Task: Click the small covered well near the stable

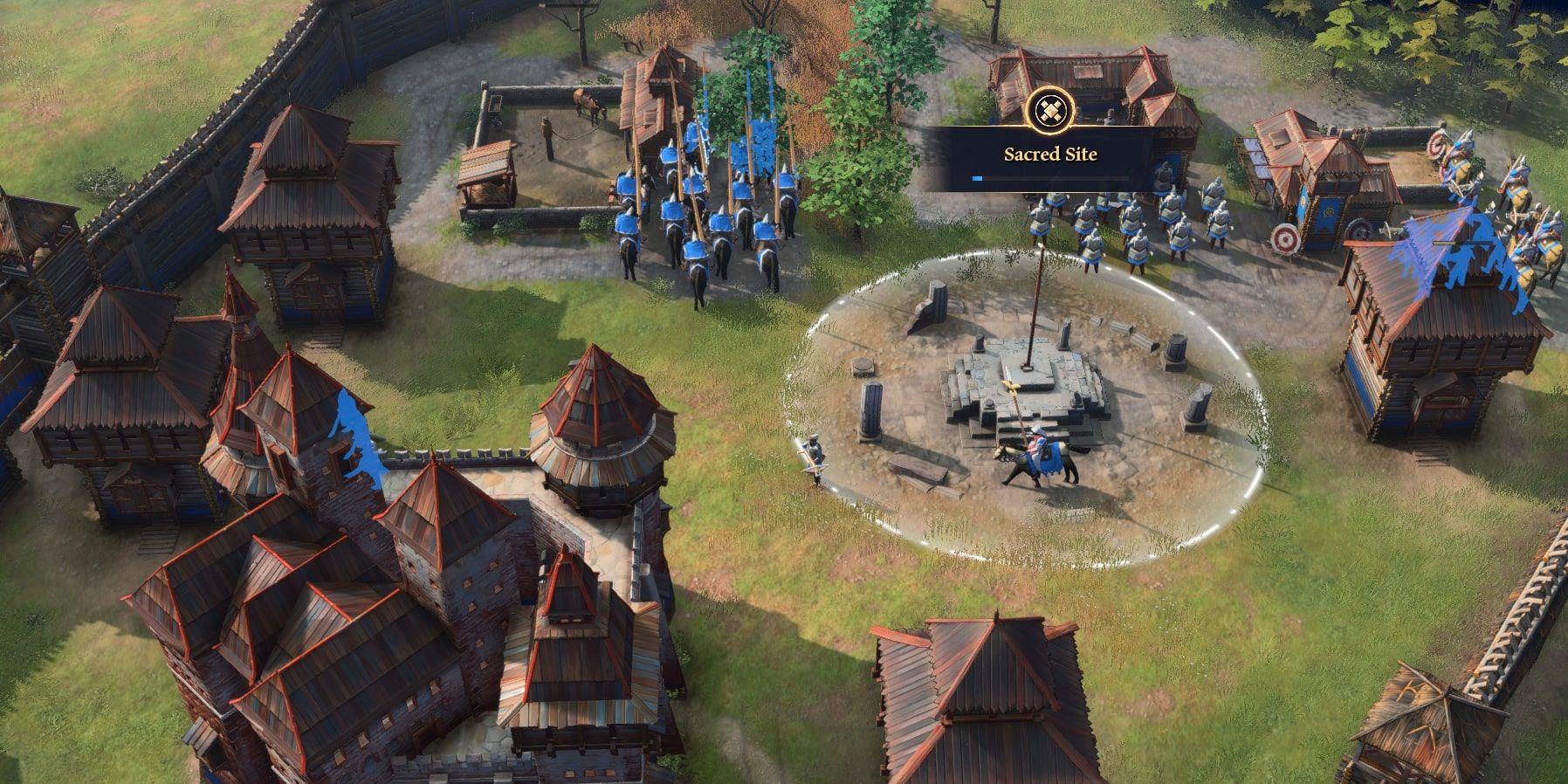Action: point(485,175)
